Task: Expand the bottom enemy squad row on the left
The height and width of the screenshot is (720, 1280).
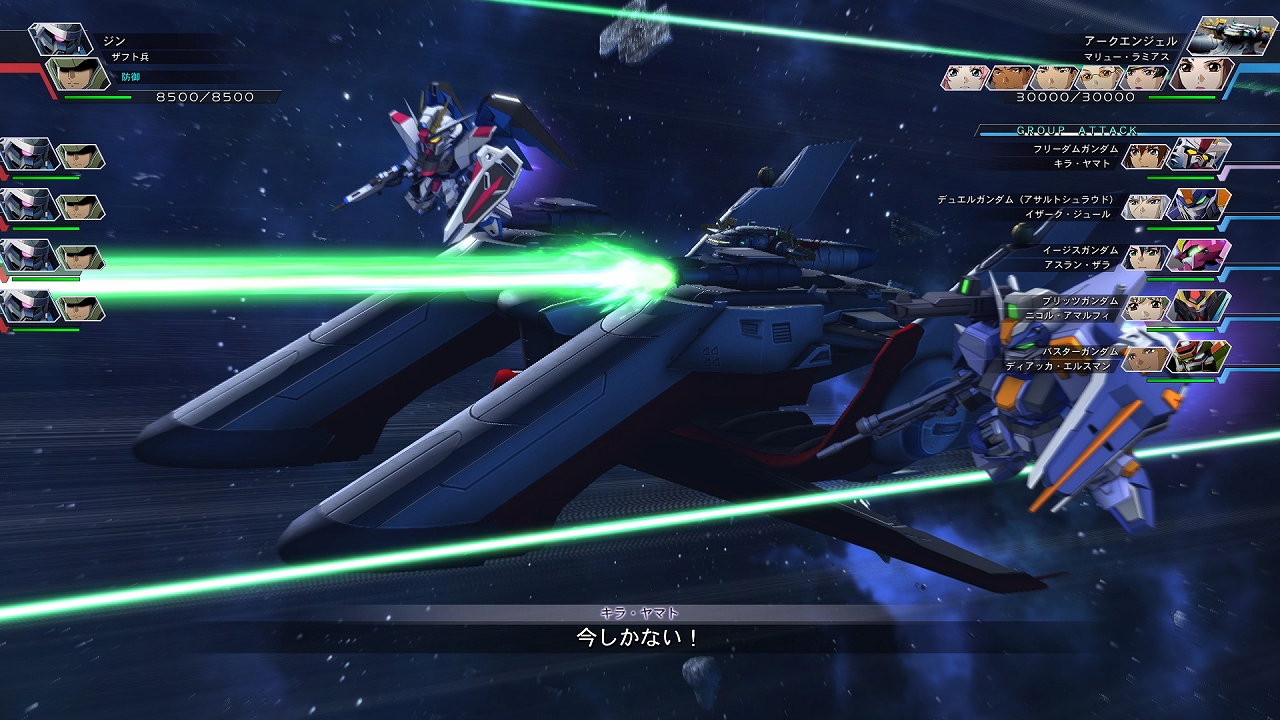Action: point(40,305)
